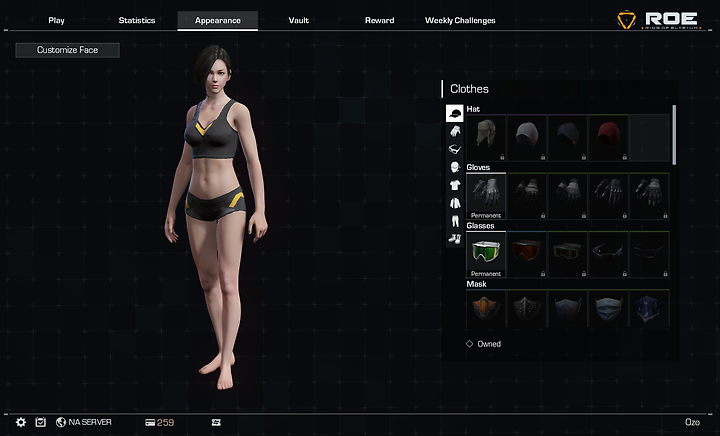Open the calendar checklist icon

pos(40,423)
